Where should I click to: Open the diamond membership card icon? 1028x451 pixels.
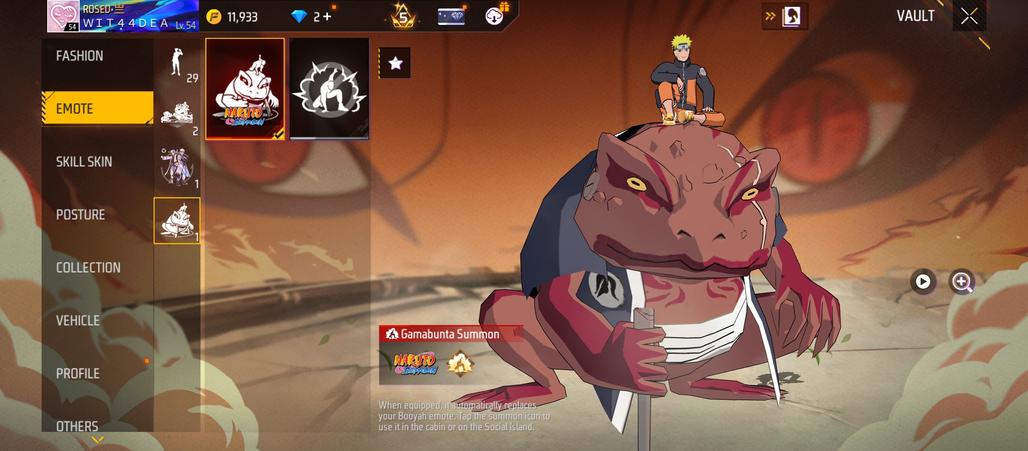tap(451, 16)
